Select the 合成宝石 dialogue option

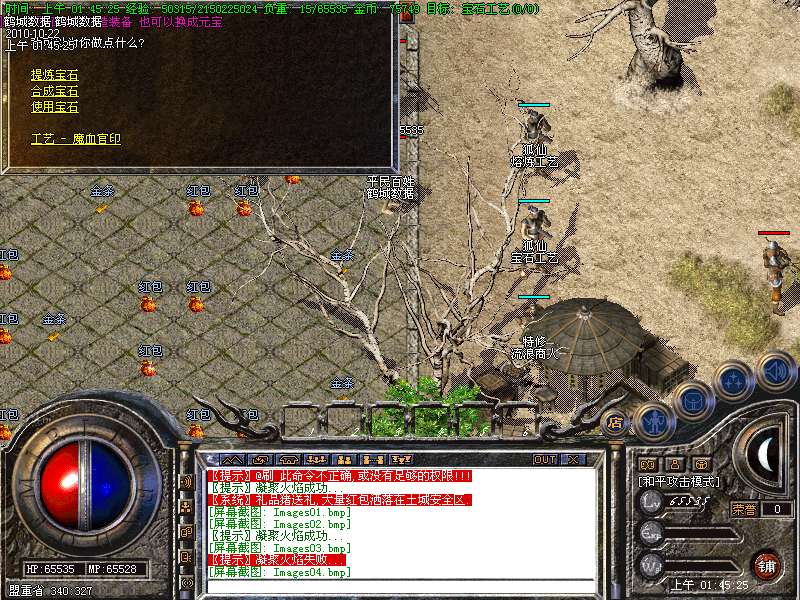coord(54,91)
